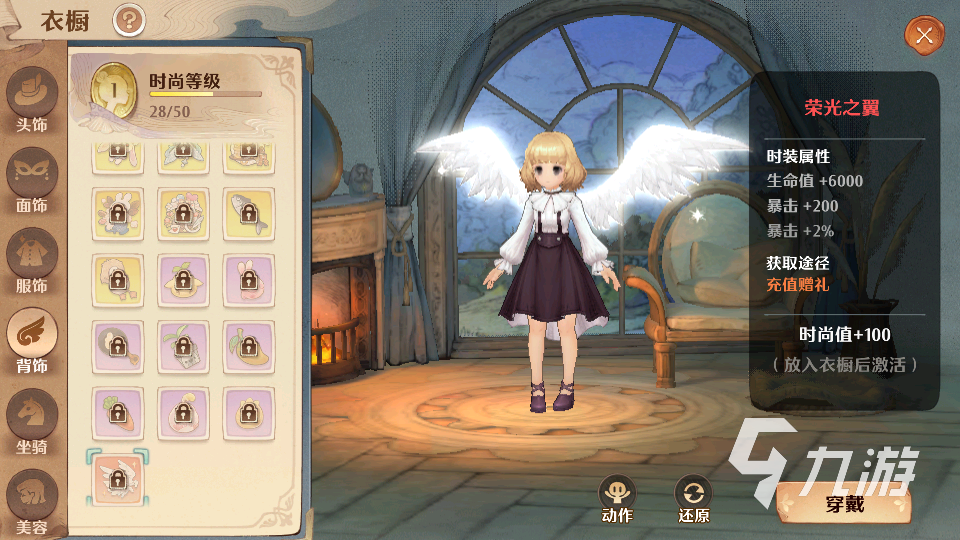This screenshot has width=960, height=540.
Task: Click the fashion level coin badge
Action: pyautogui.click(x=114, y=88)
